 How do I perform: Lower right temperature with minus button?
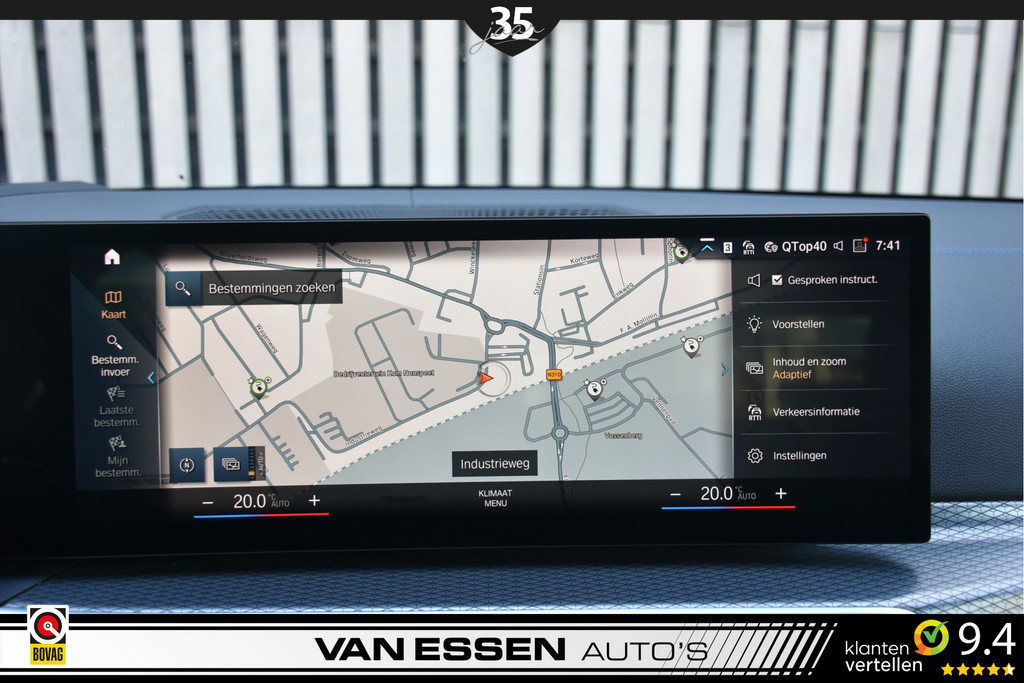[x=675, y=494]
